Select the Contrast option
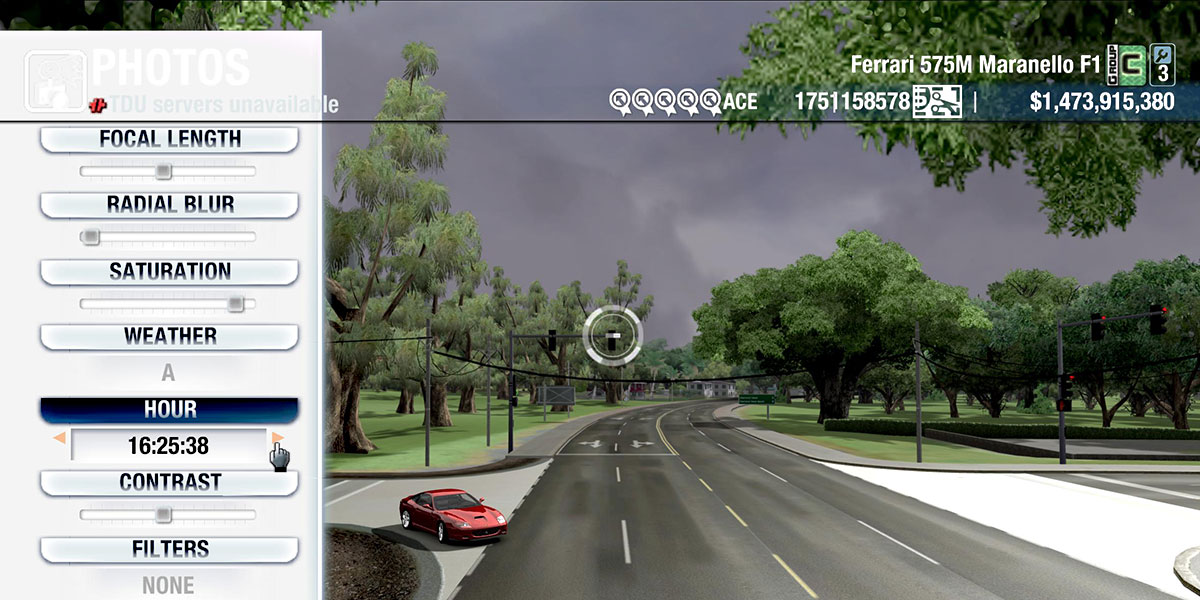 pyautogui.click(x=169, y=482)
